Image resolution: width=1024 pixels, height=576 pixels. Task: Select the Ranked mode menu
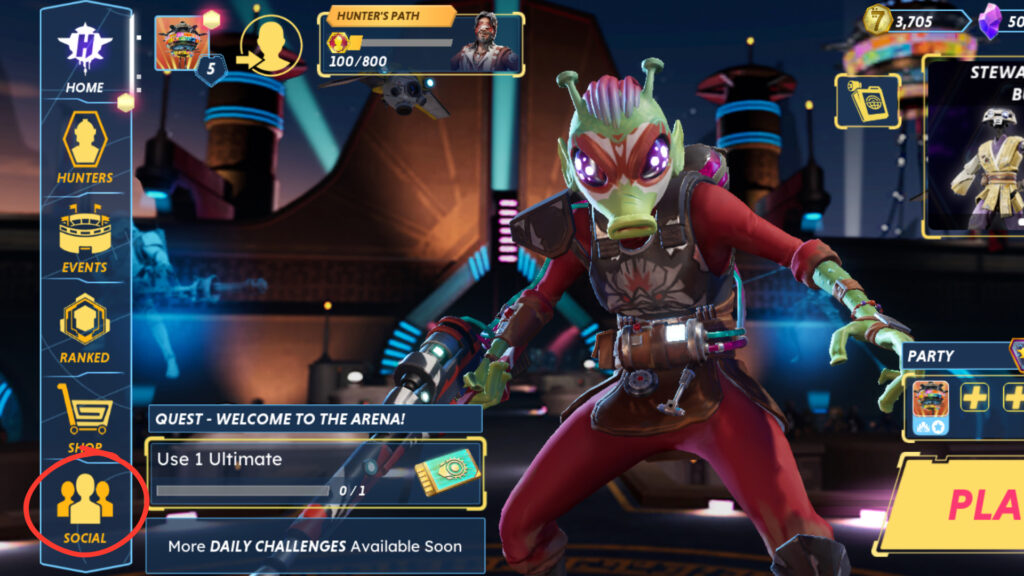point(85,328)
